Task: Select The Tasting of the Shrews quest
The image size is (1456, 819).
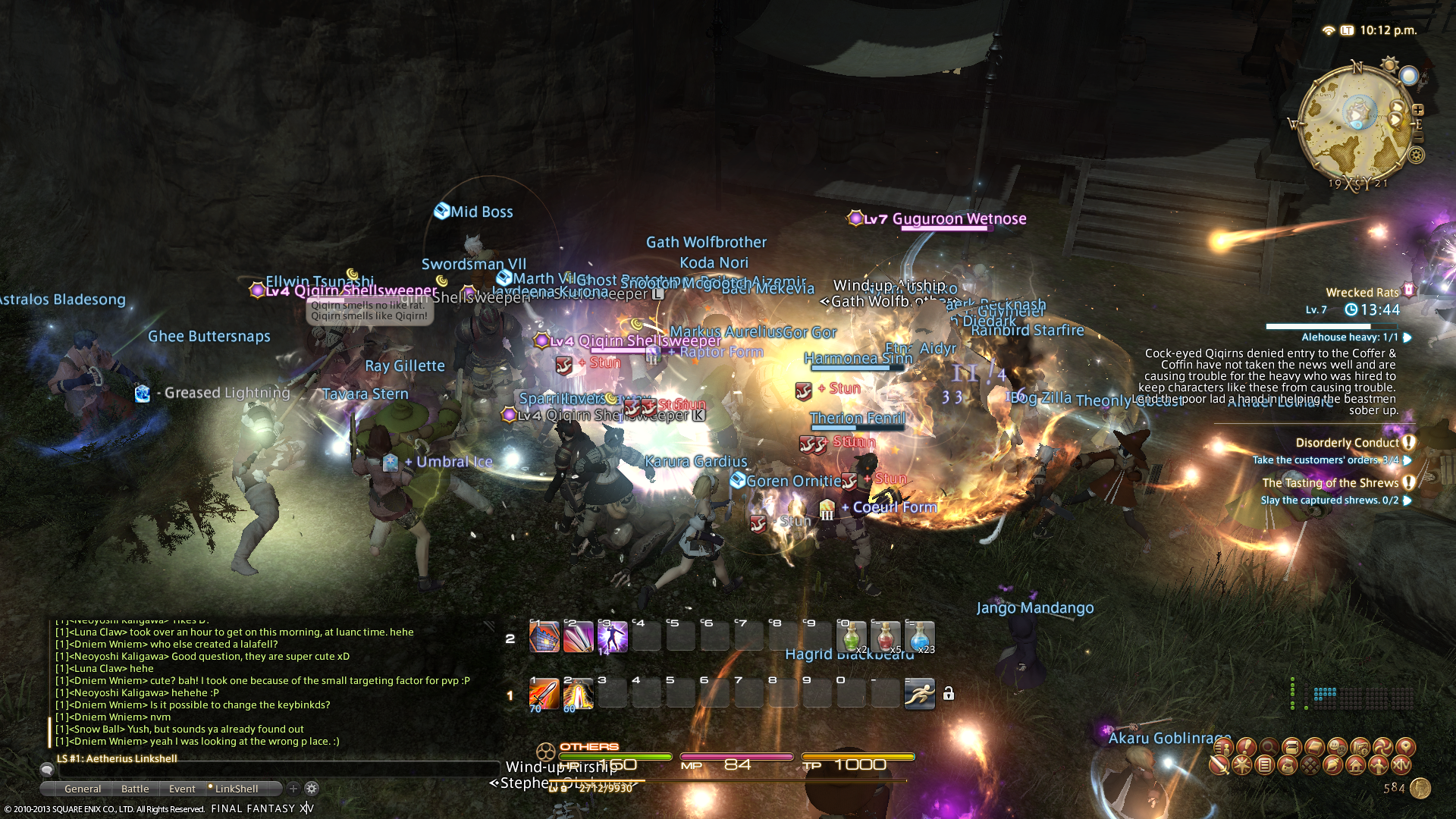Action: (x=1330, y=483)
